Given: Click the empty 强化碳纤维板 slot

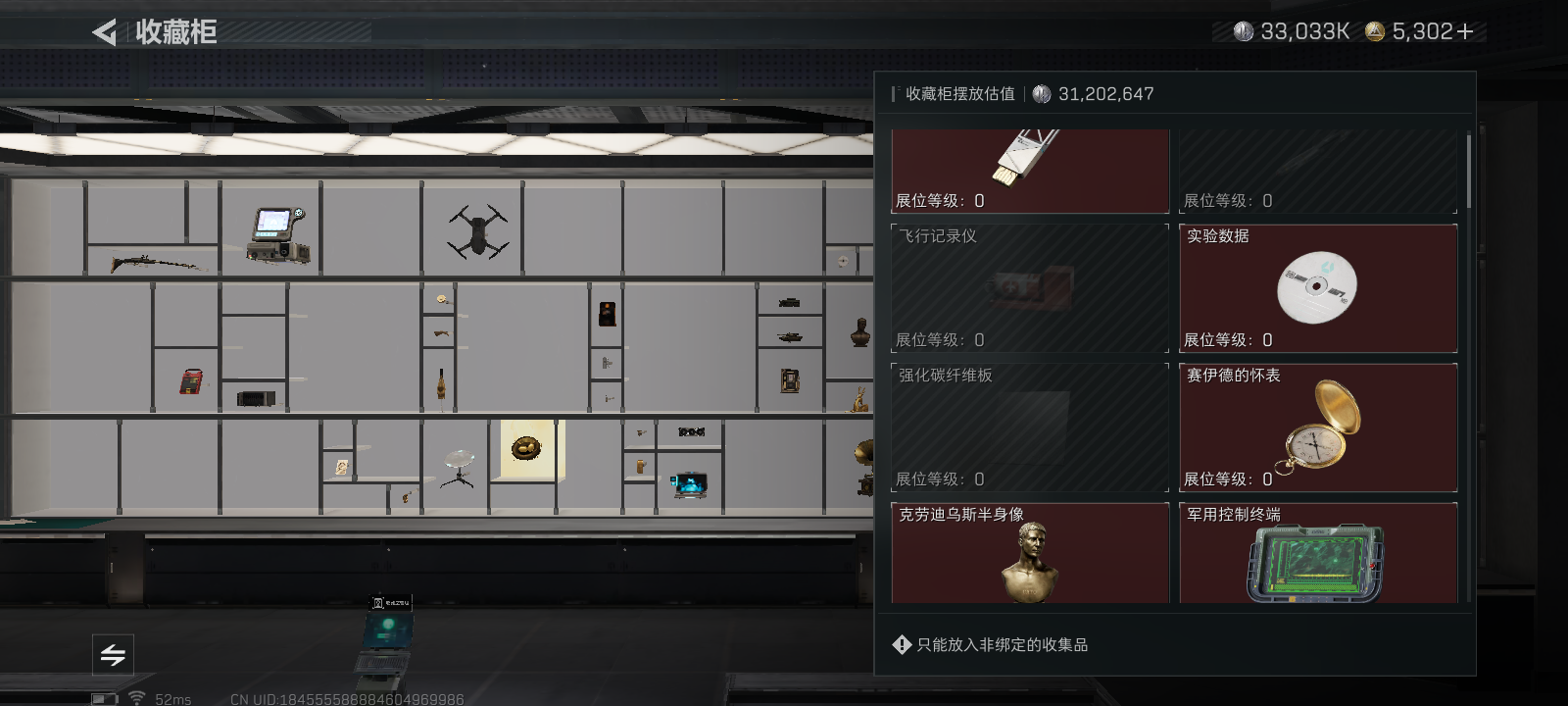Looking at the screenshot, I should 1029,427.
